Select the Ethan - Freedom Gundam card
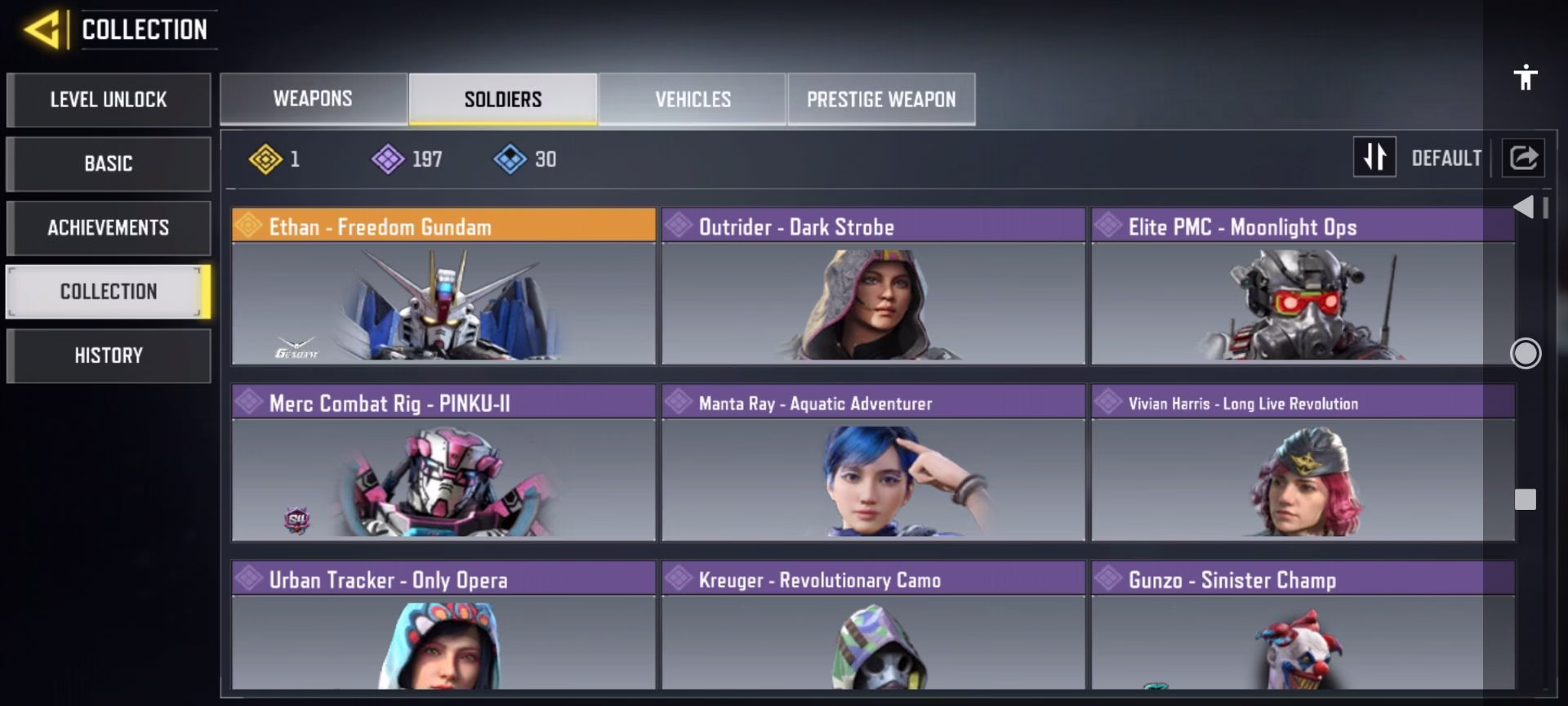The height and width of the screenshot is (706, 1568). pyautogui.click(x=443, y=286)
